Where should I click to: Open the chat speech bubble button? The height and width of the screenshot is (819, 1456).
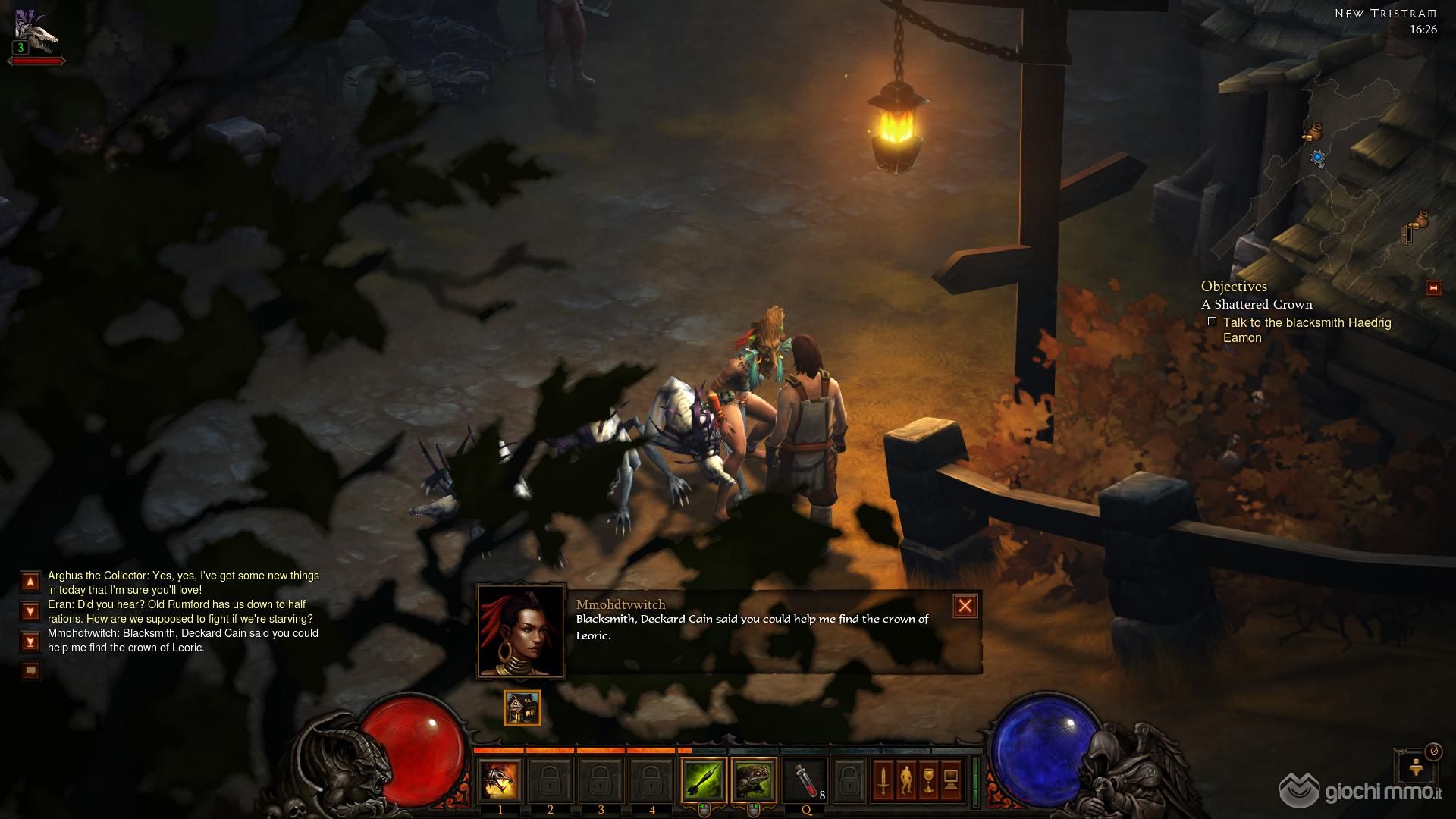click(30, 670)
